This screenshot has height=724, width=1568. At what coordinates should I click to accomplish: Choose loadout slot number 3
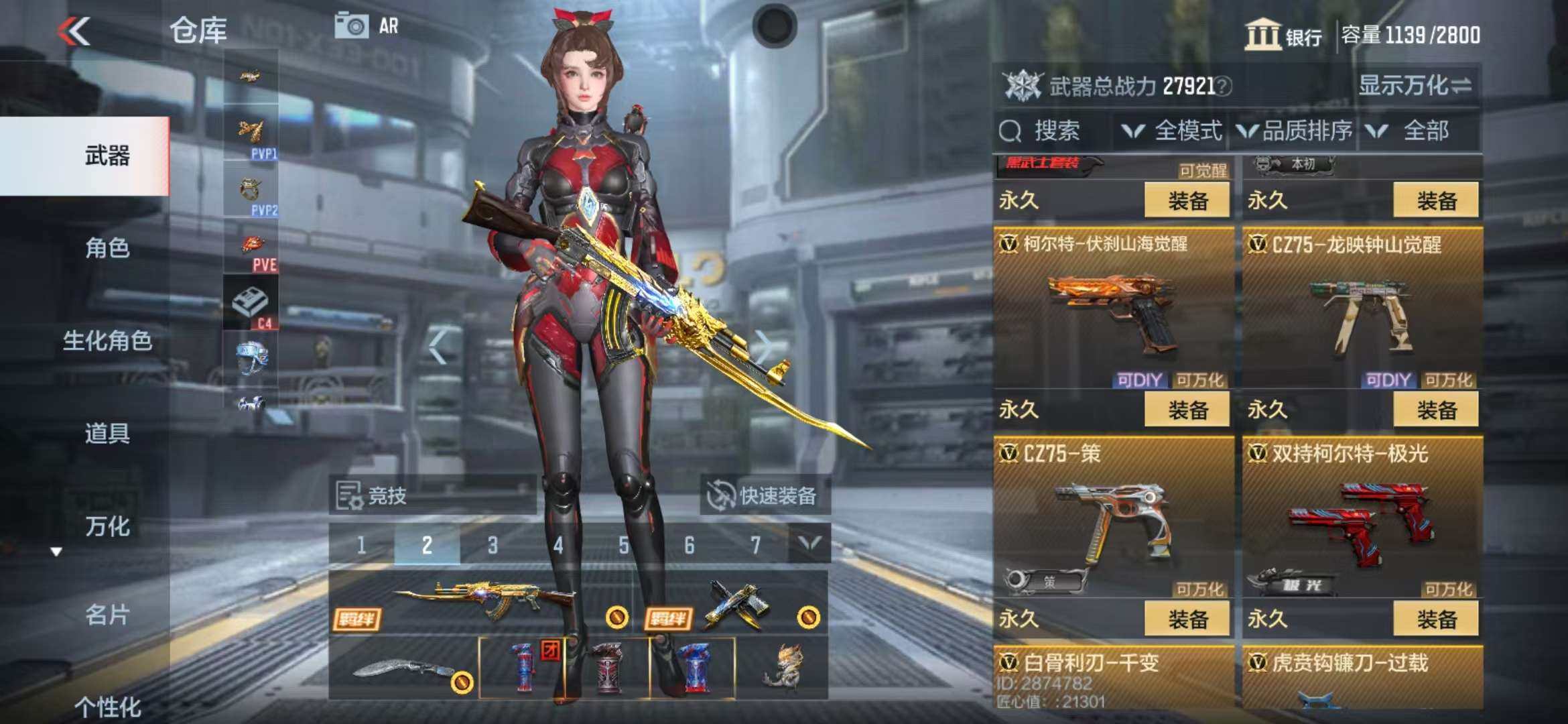click(x=493, y=545)
